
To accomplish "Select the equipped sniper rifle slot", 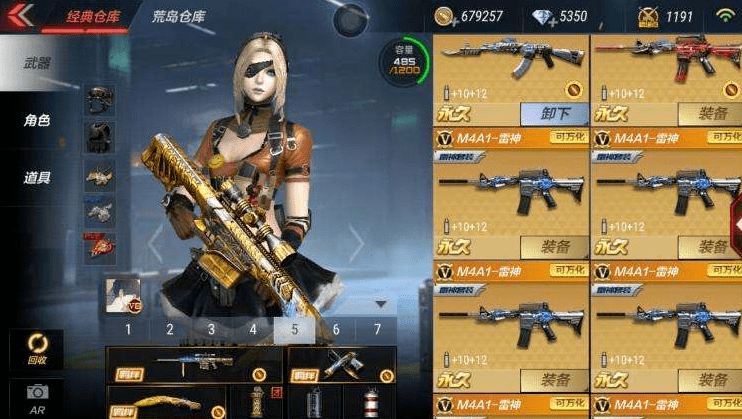I will (x=195, y=364).
